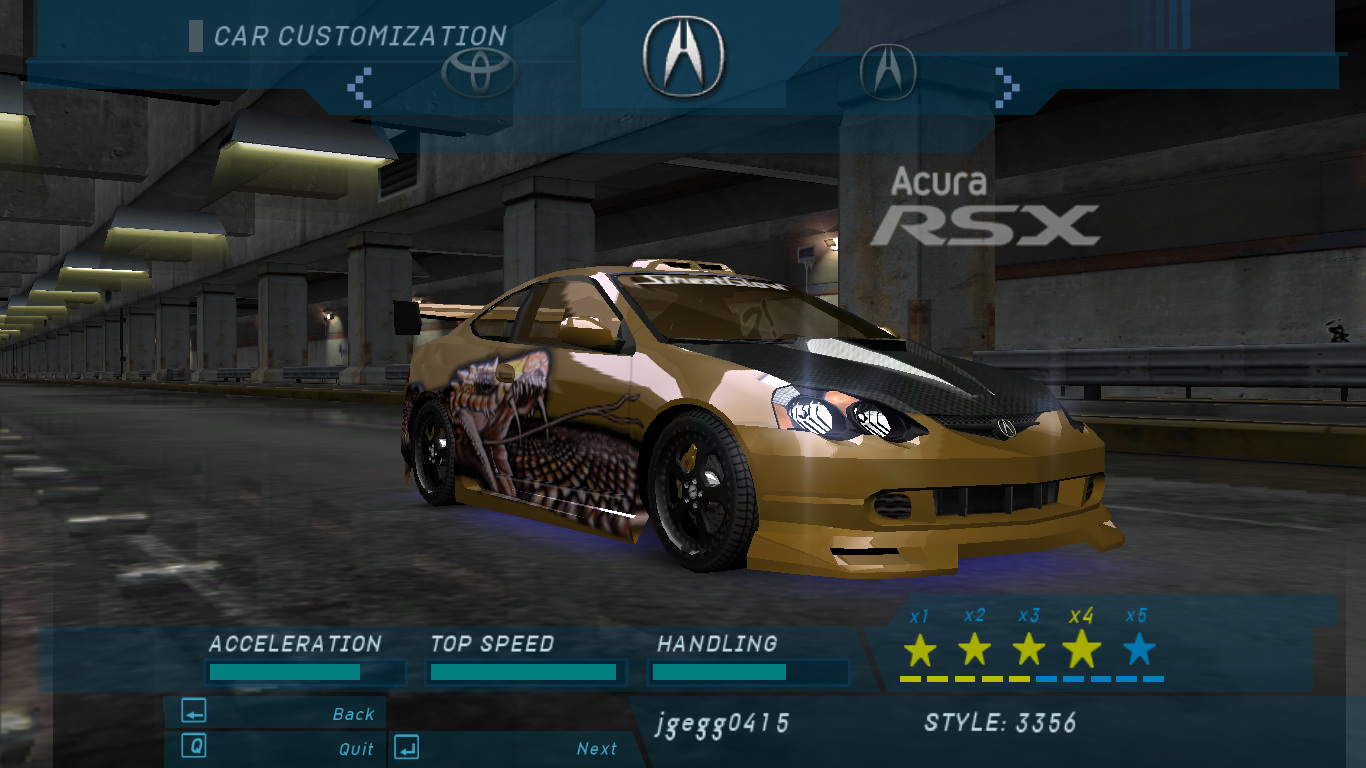
Task: Choose the highlighted Acura logo in the center
Action: (x=683, y=56)
